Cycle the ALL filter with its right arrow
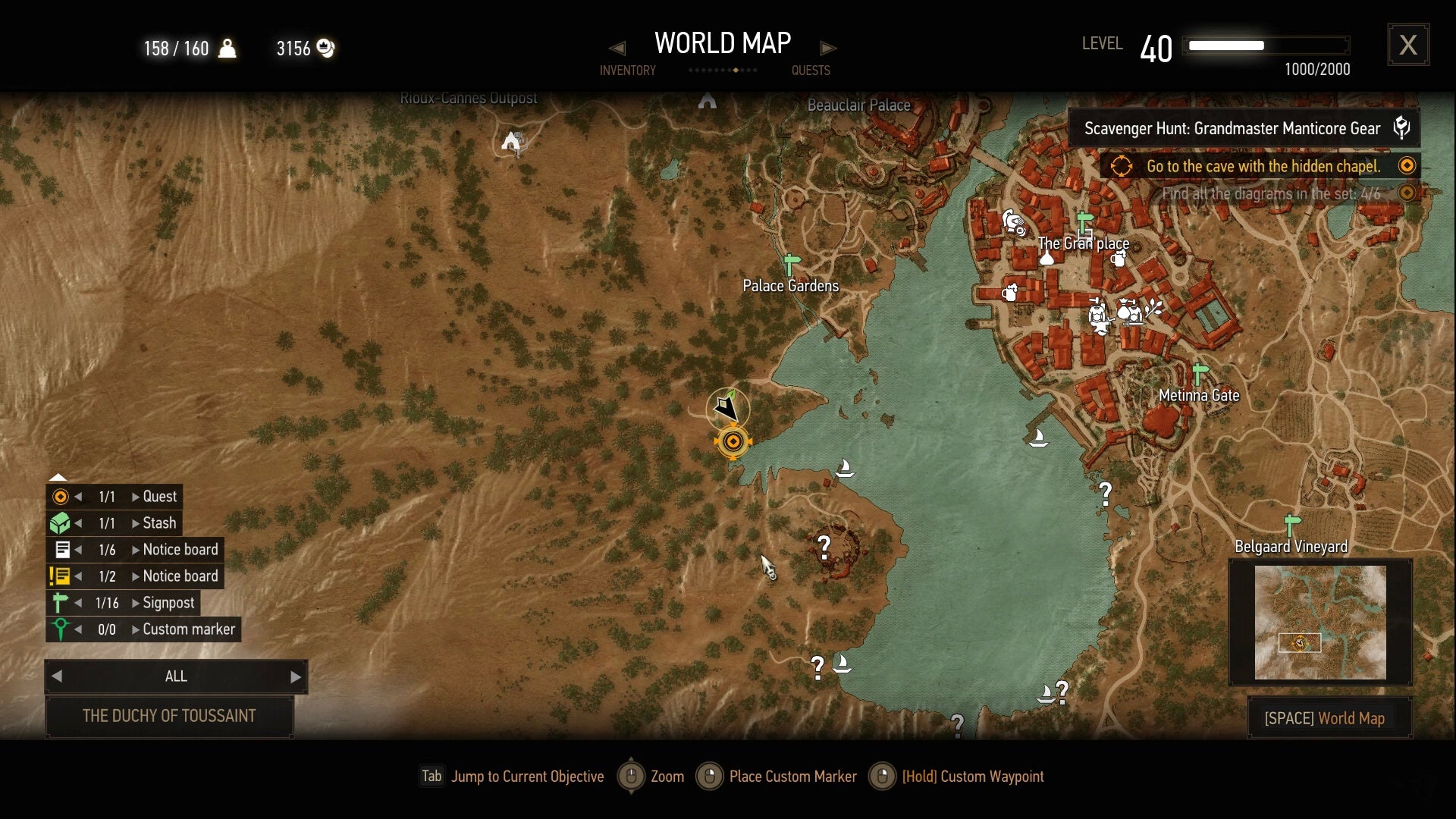 [x=295, y=676]
